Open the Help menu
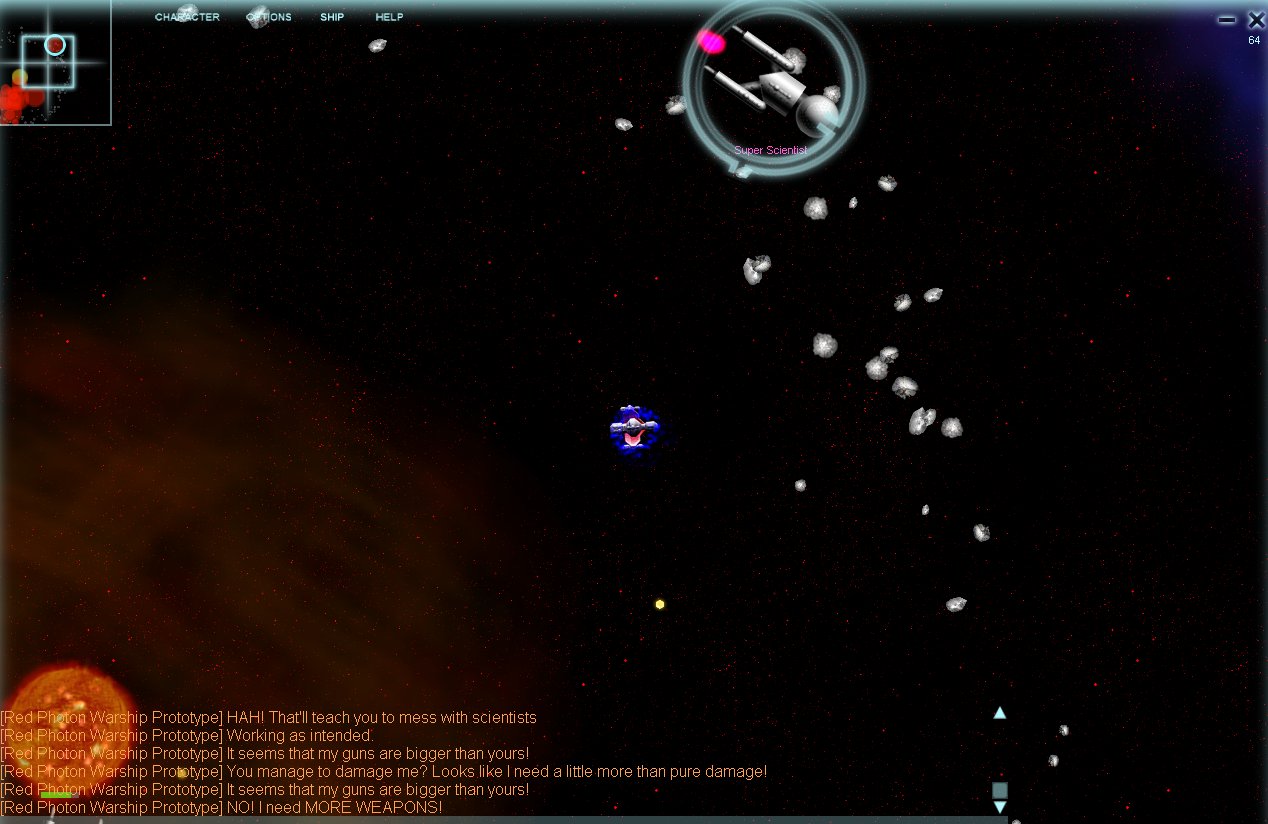1268x824 pixels. (389, 17)
